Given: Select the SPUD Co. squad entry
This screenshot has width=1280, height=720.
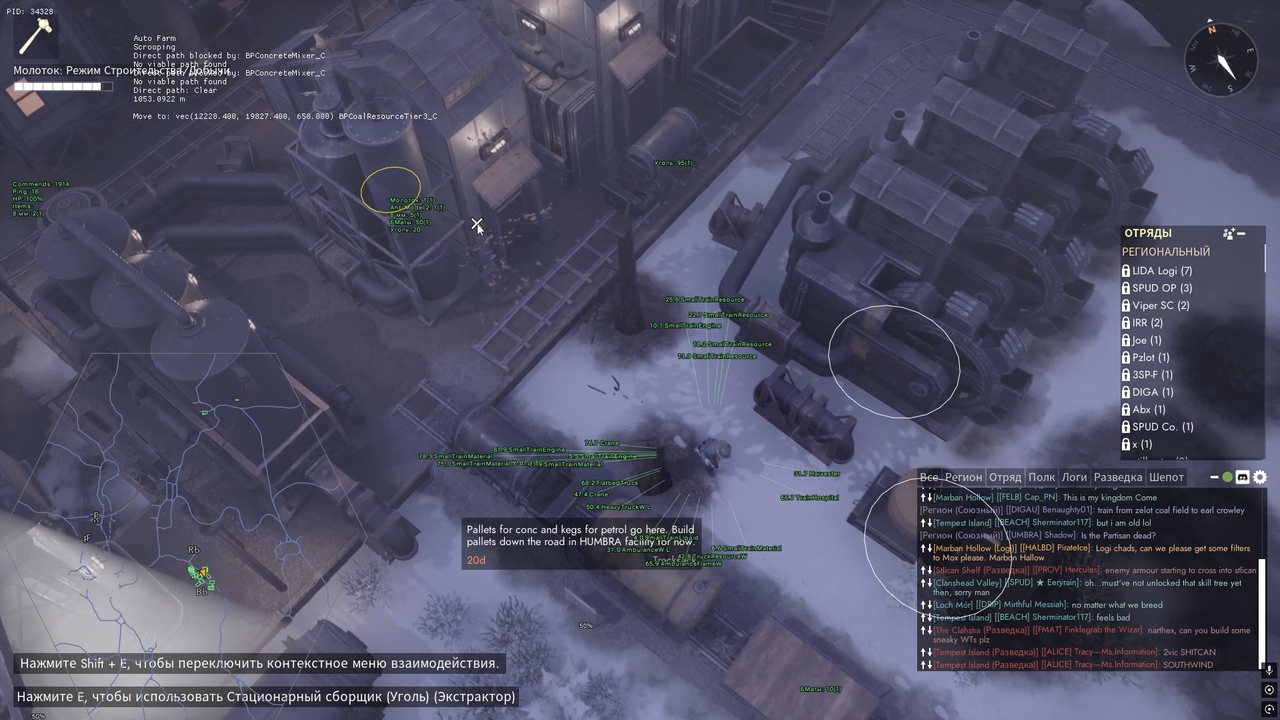Looking at the screenshot, I should point(1160,425).
